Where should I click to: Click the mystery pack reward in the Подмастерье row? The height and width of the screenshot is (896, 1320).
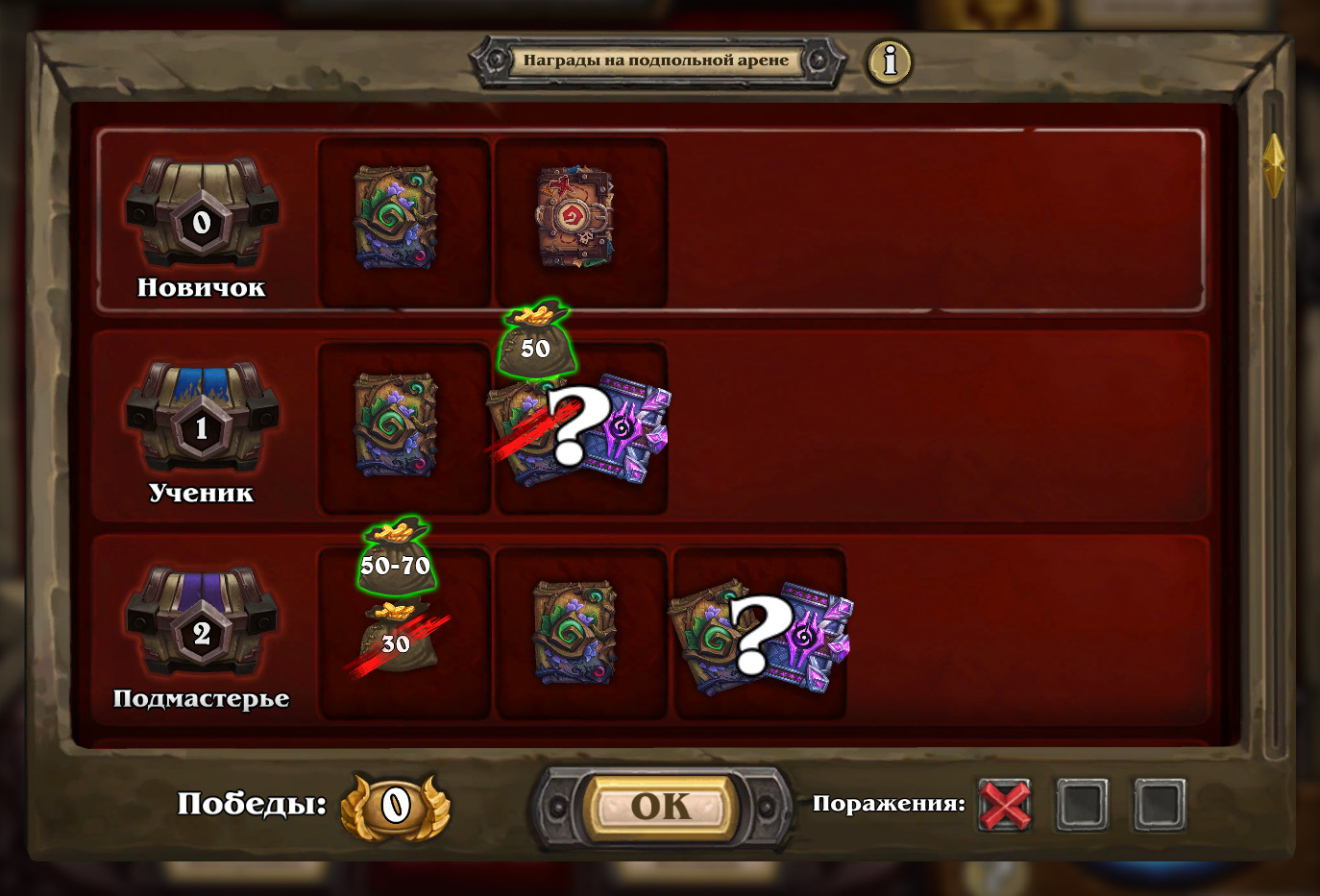coord(760,635)
